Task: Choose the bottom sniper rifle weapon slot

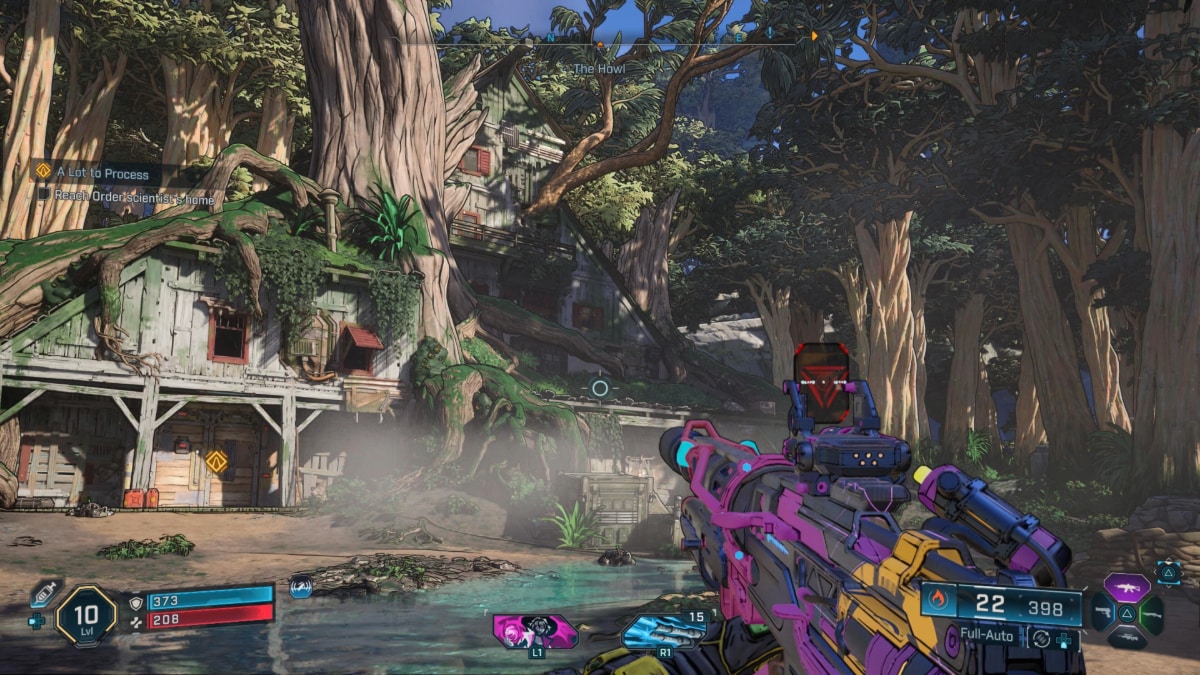Action: coord(1127,638)
